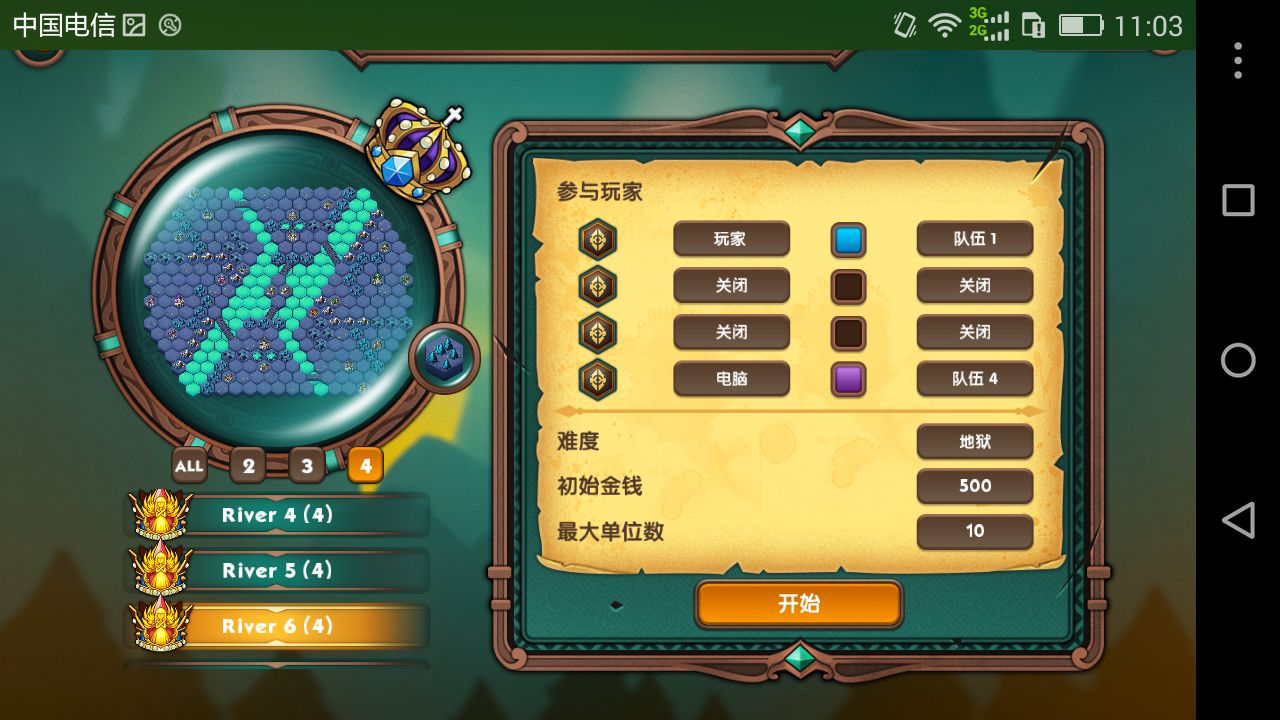
Task: Select the highlighted River 6 (4) map
Action: [x=277, y=626]
